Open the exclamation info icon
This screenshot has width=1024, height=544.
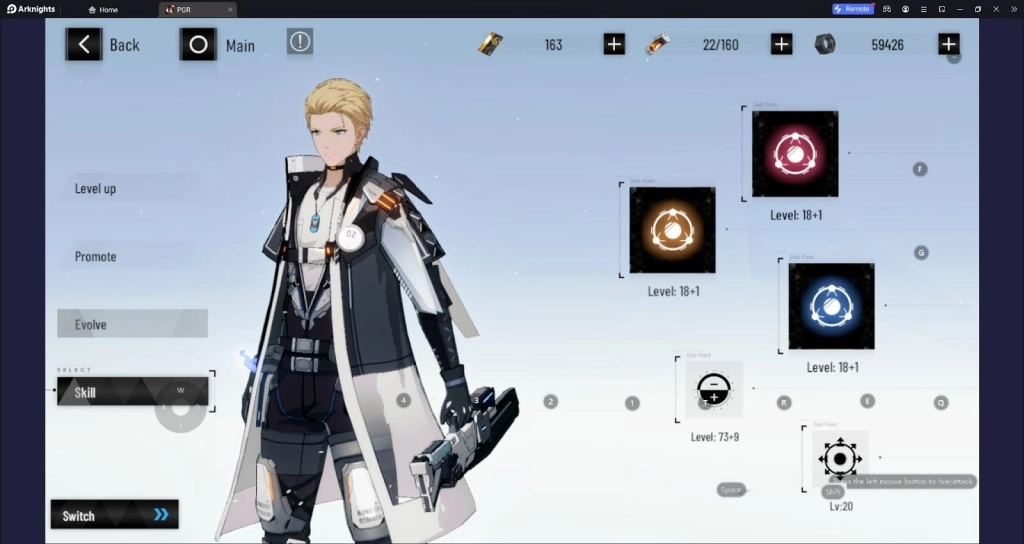coord(300,41)
